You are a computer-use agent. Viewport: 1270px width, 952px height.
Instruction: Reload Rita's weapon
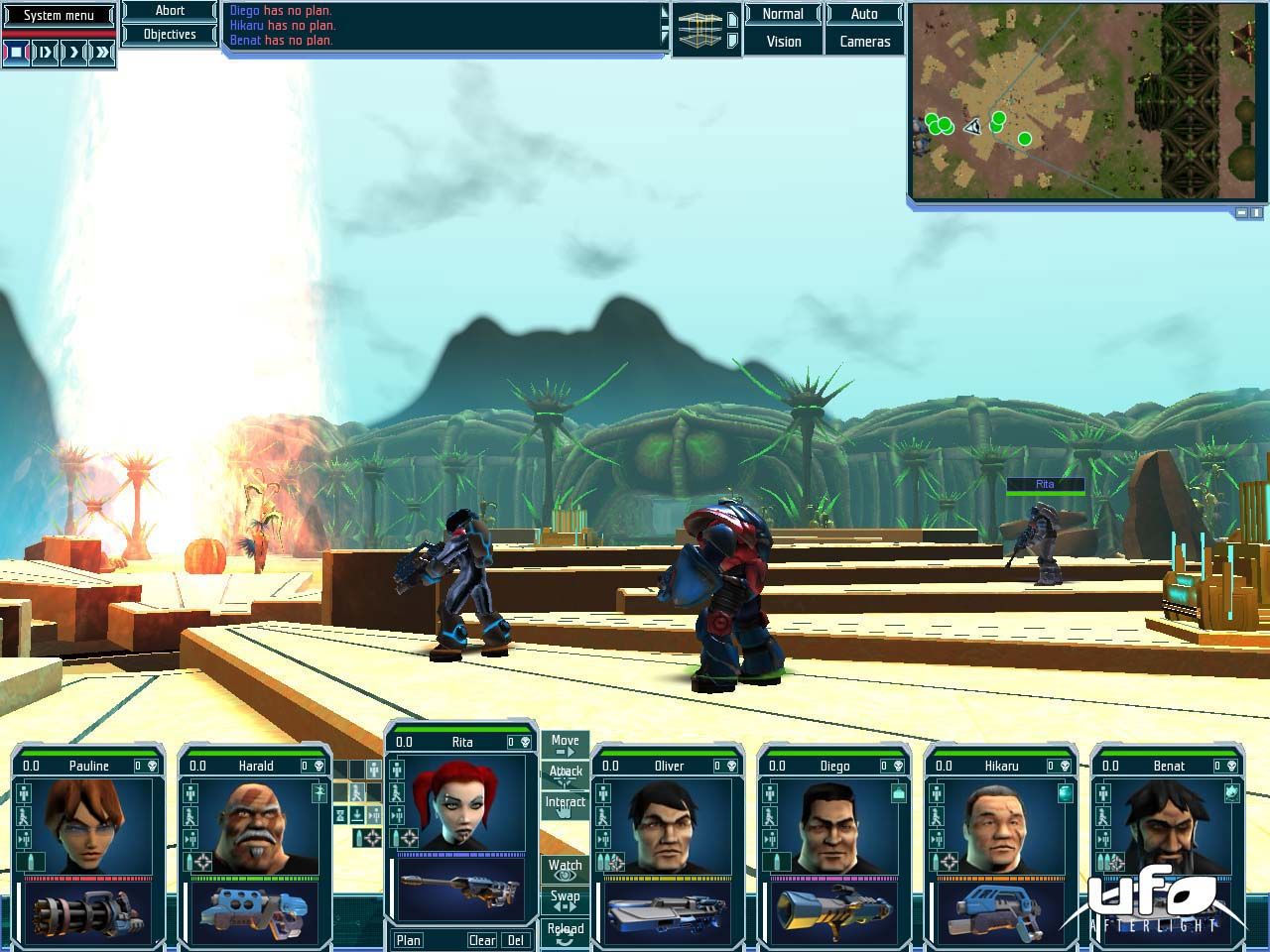565,932
